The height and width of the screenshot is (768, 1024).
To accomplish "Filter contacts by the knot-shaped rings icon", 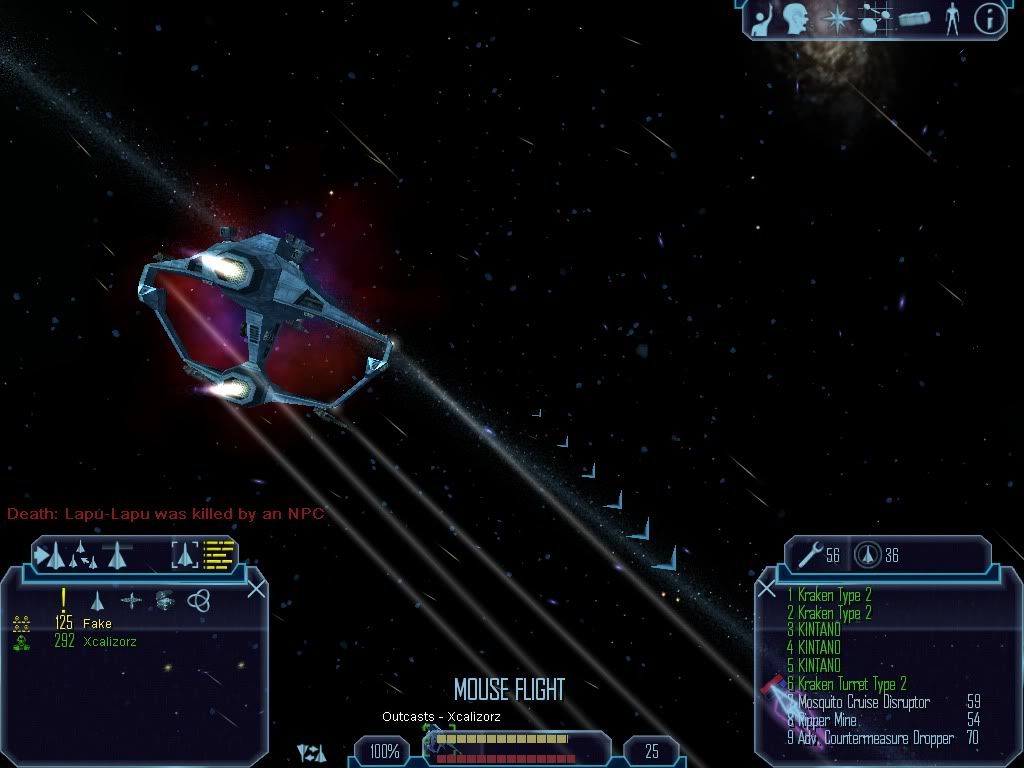I will coord(198,599).
